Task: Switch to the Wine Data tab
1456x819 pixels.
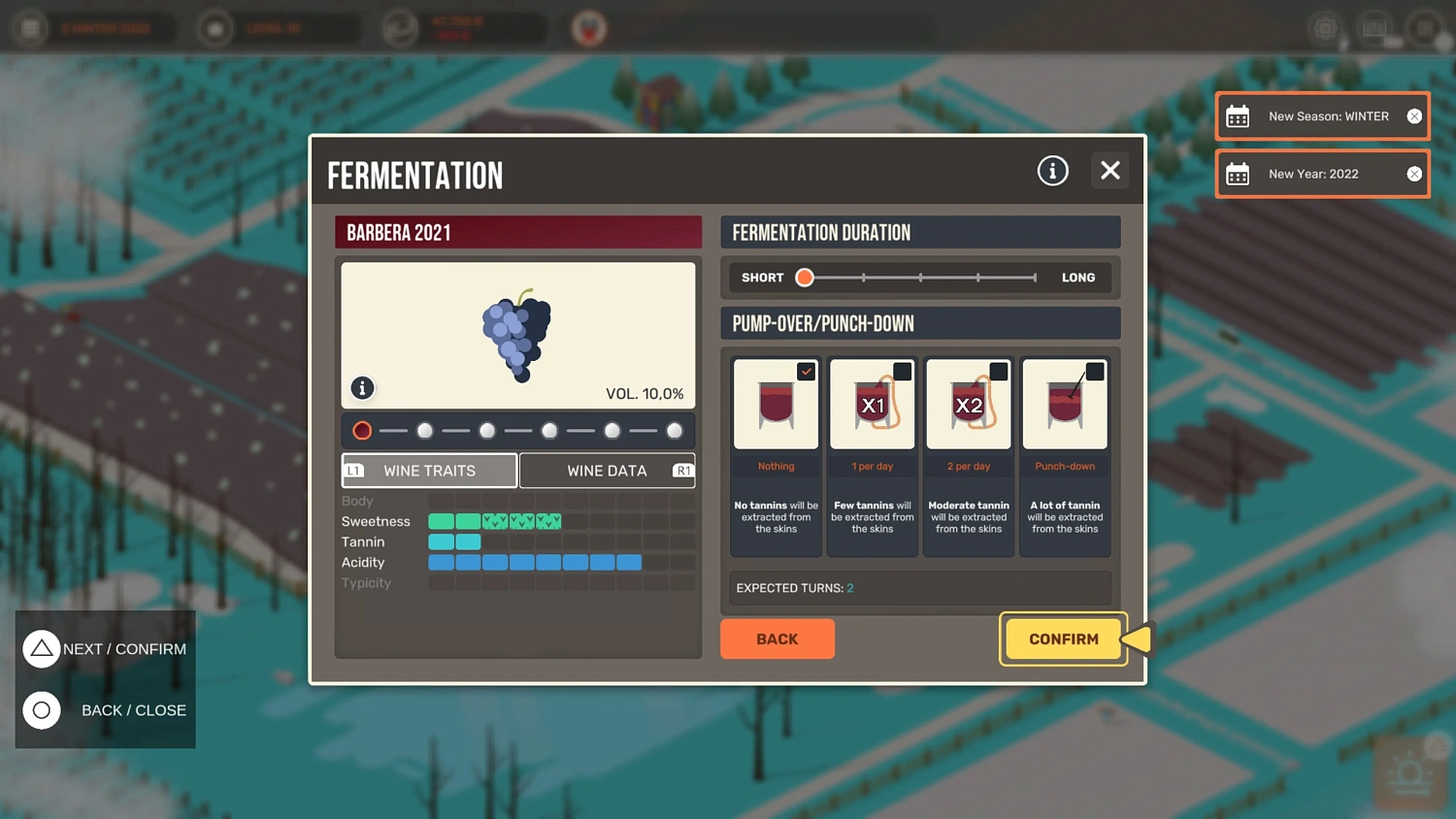Action: [608, 471]
